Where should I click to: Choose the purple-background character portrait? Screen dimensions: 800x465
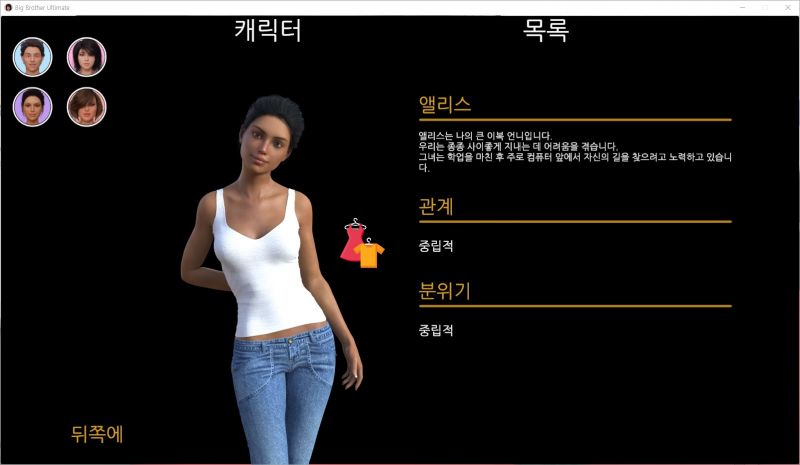click(x=33, y=107)
